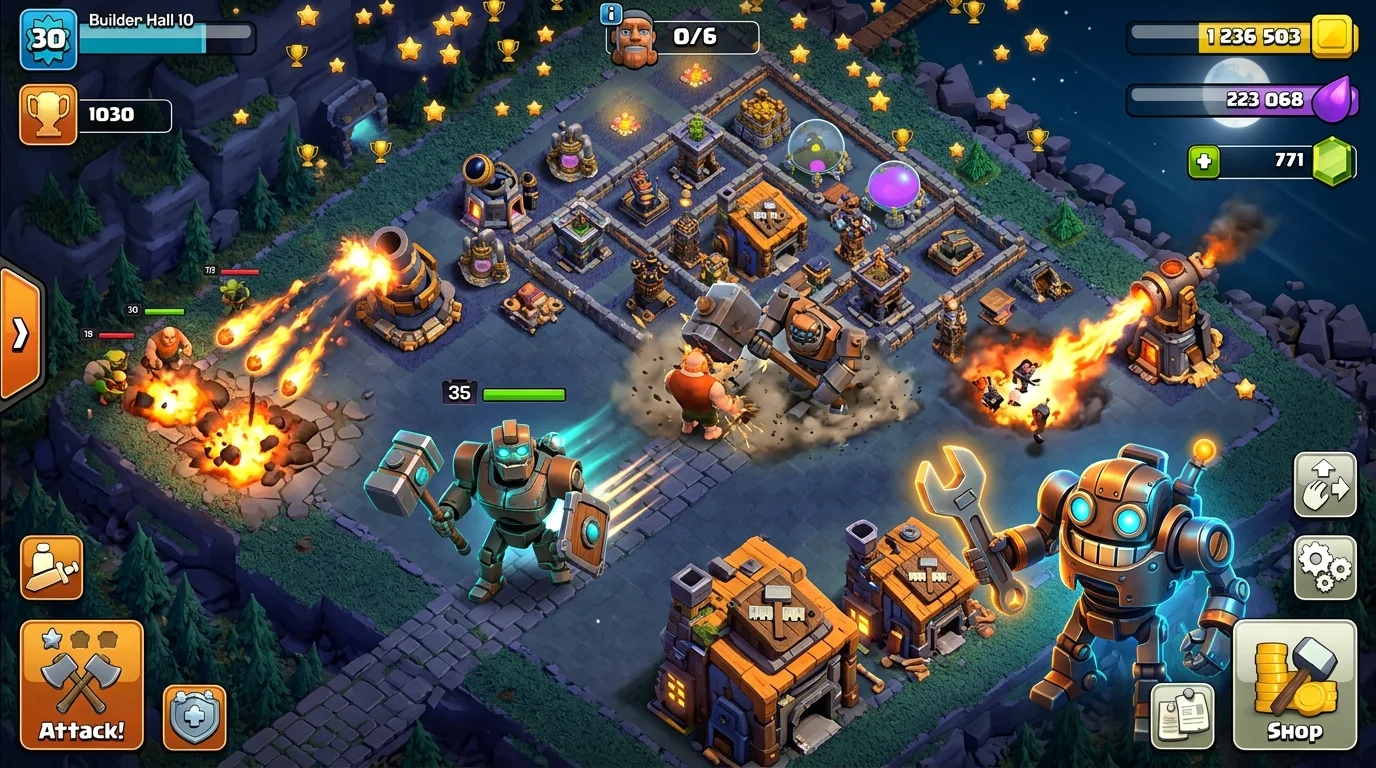Screen dimensions: 1376x768
Task: Start a battle with the Attack! button
Action: [81, 684]
